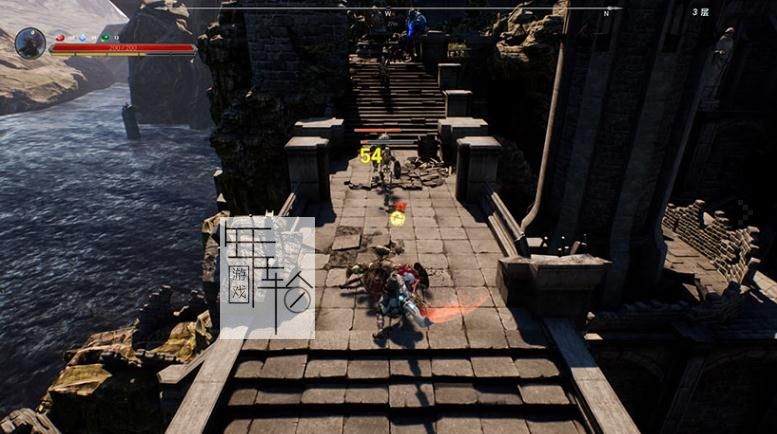777x434 pixels.
Task: Select the red gem resource icon
Action: (59, 37)
